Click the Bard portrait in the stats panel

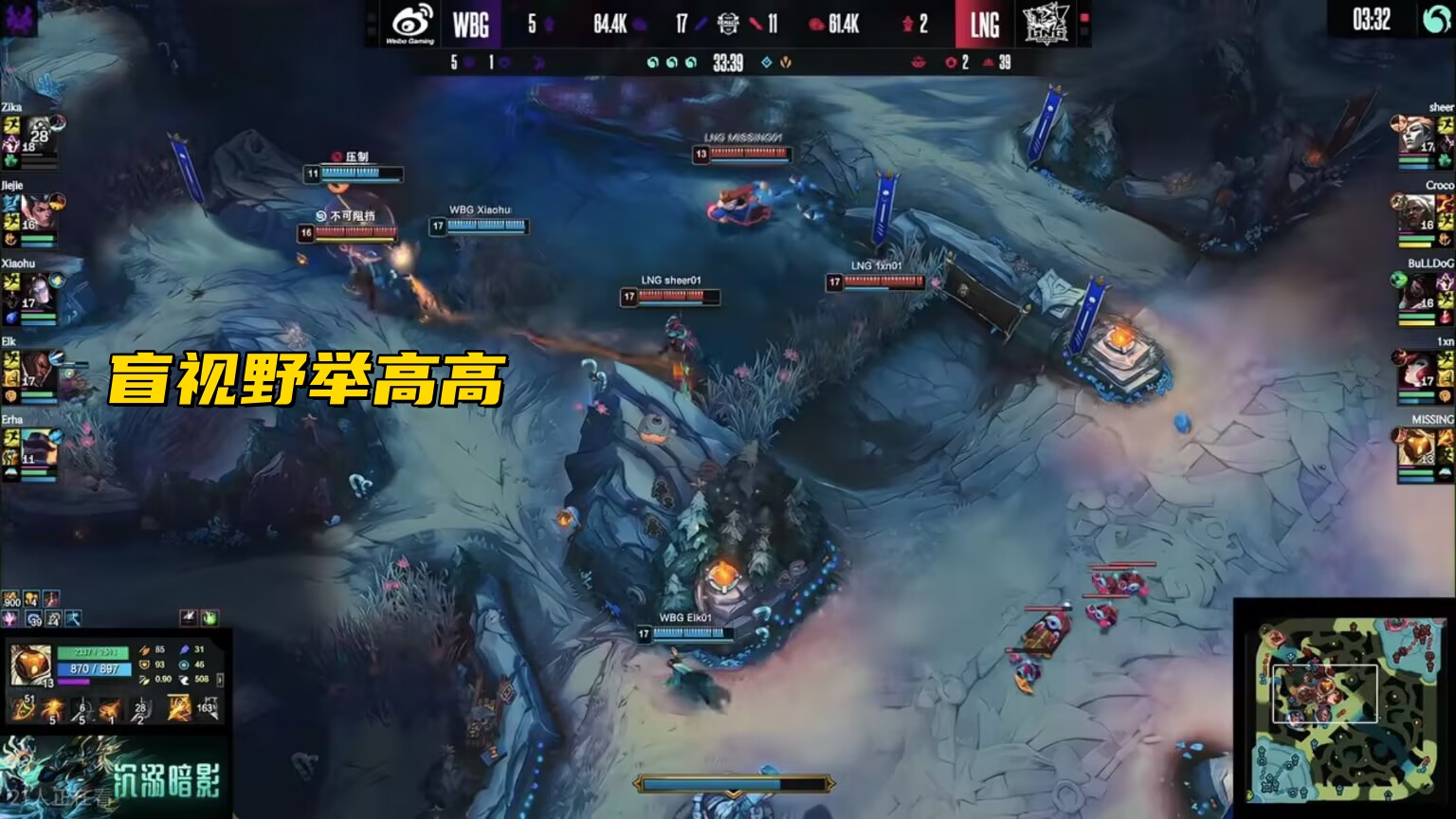tap(29, 665)
